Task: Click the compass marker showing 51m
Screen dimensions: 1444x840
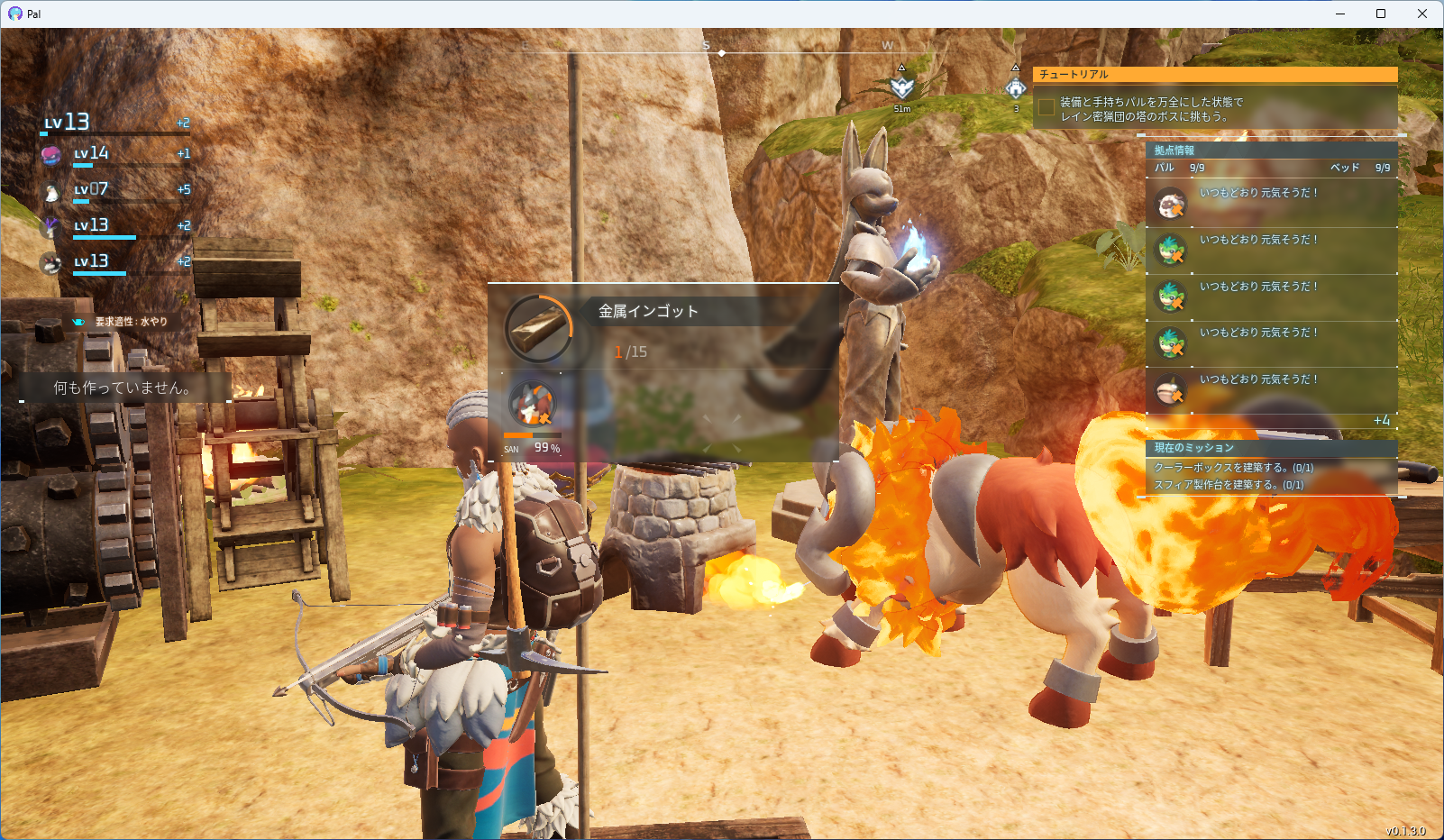Action: click(x=901, y=87)
